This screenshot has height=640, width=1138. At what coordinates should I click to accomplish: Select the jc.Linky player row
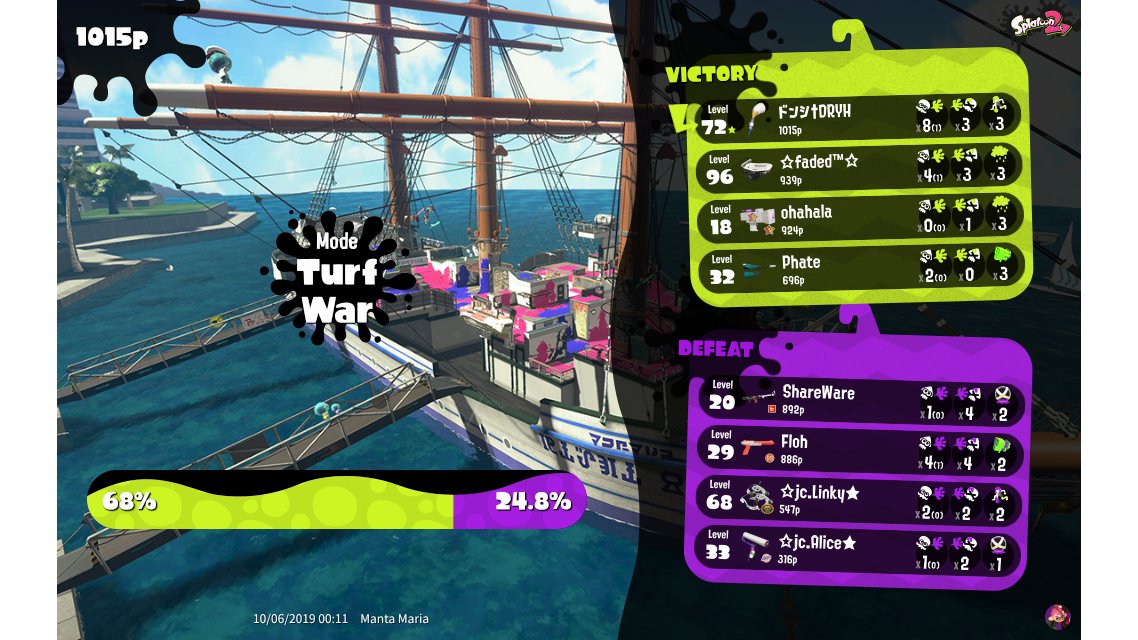tap(857, 498)
